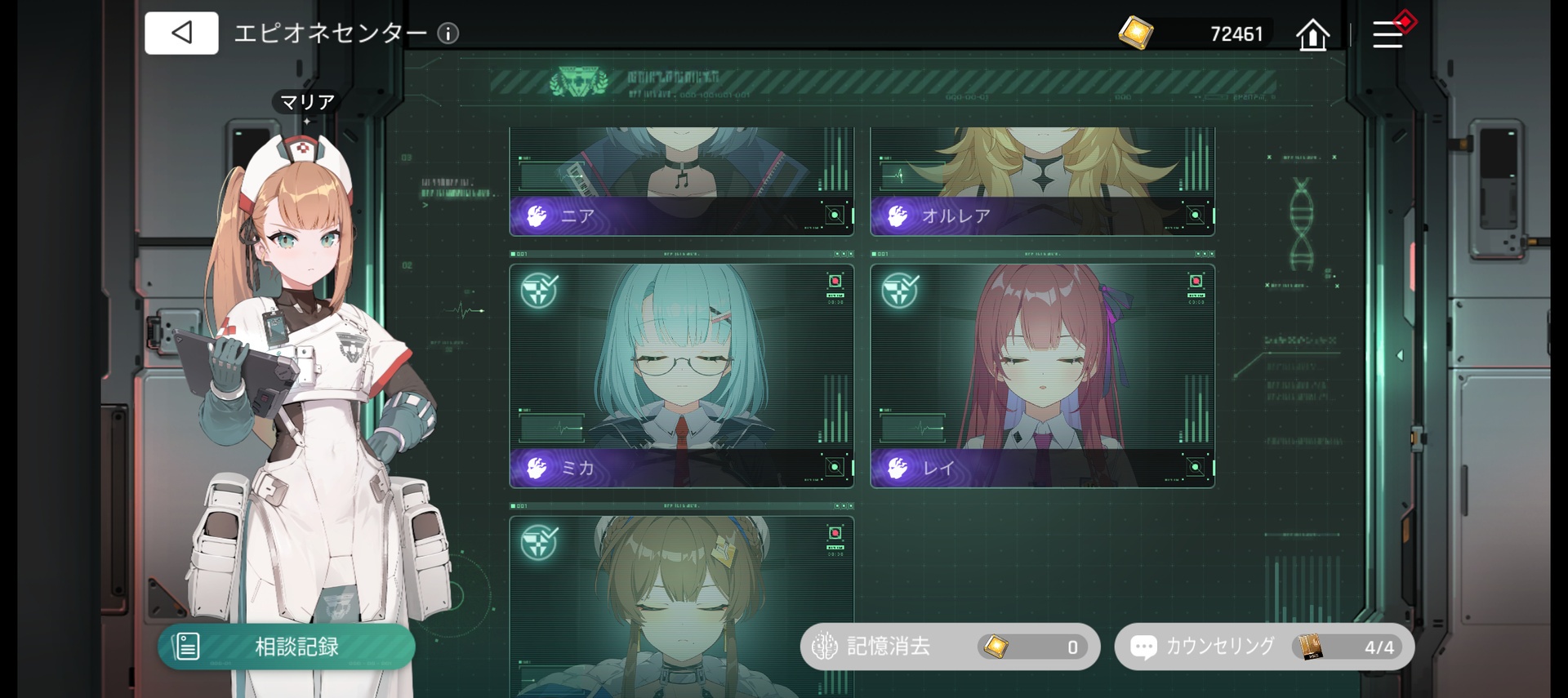Image resolution: width=1568 pixels, height=698 pixels.
Task: Choose the レイ character card
Action: (1042, 376)
